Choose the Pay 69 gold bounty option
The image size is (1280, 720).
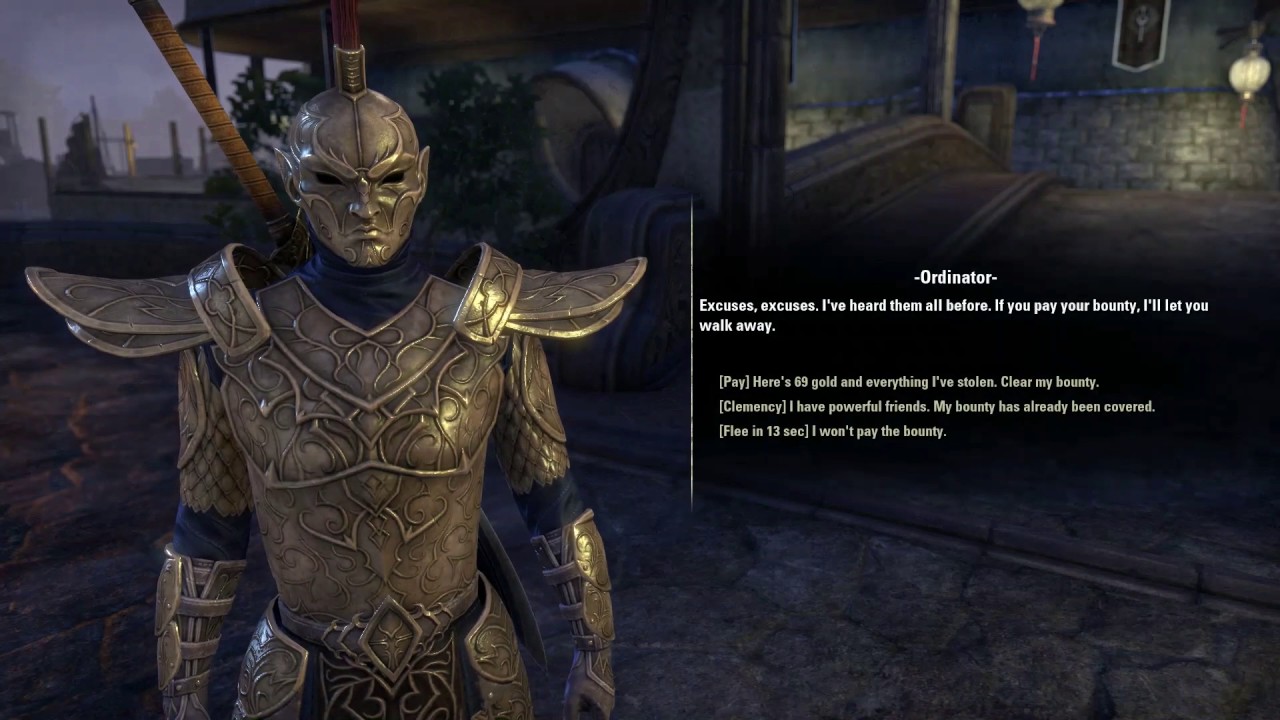tap(908, 382)
